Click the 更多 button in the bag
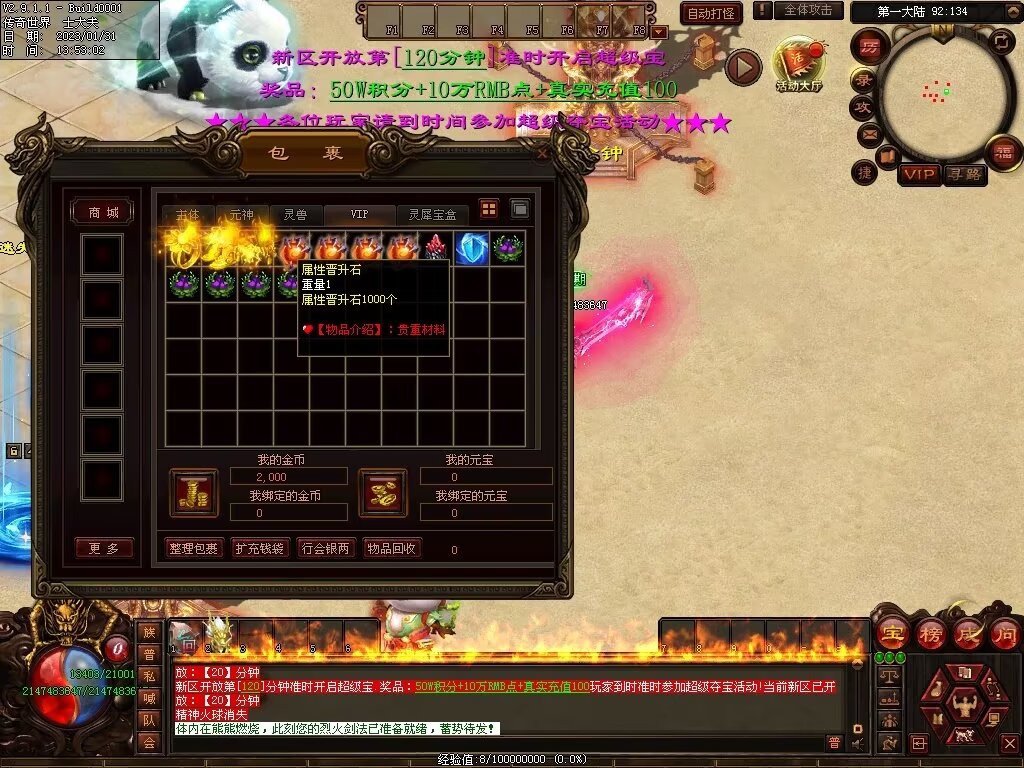Screen dimensions: 1024x768 point(103,548)
